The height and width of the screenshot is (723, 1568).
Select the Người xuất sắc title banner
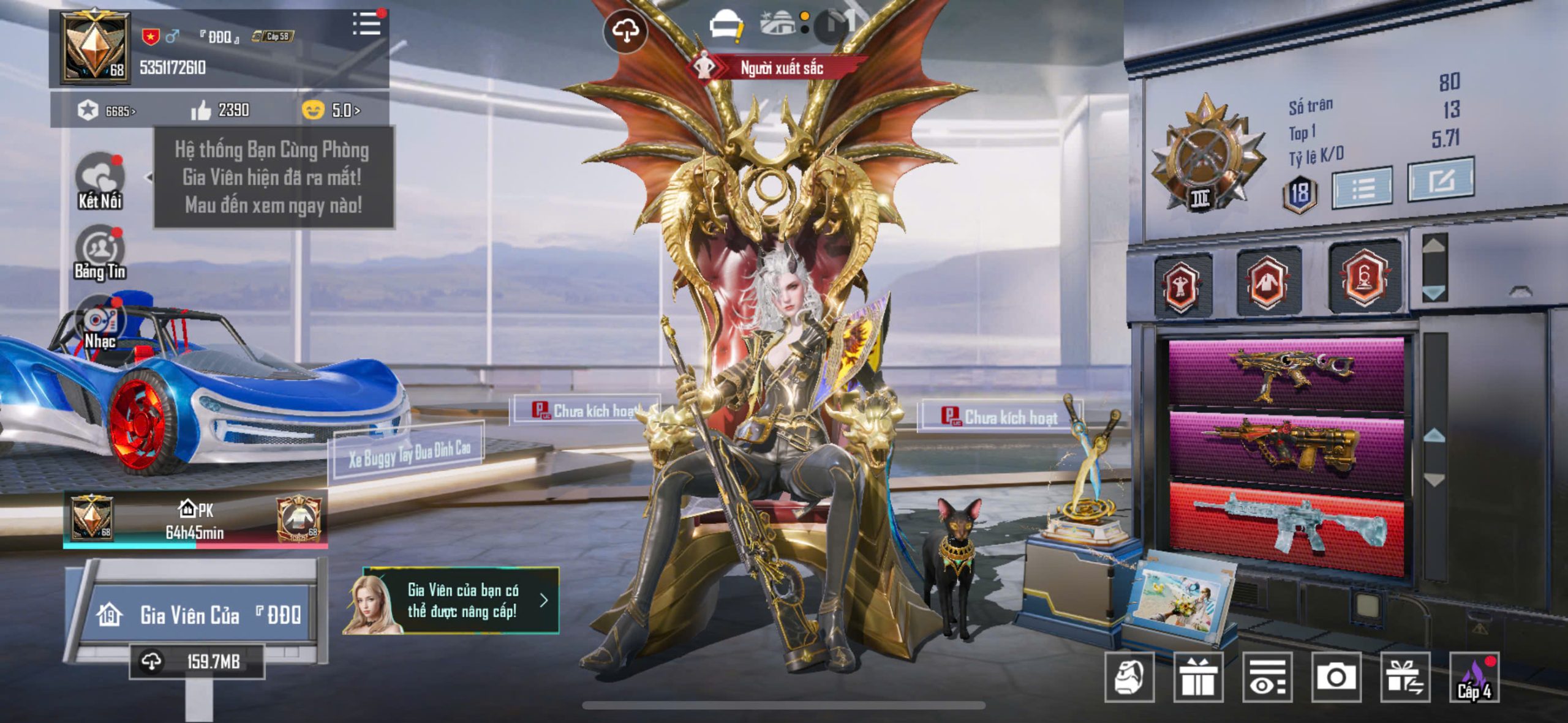(x=780, y=67)
